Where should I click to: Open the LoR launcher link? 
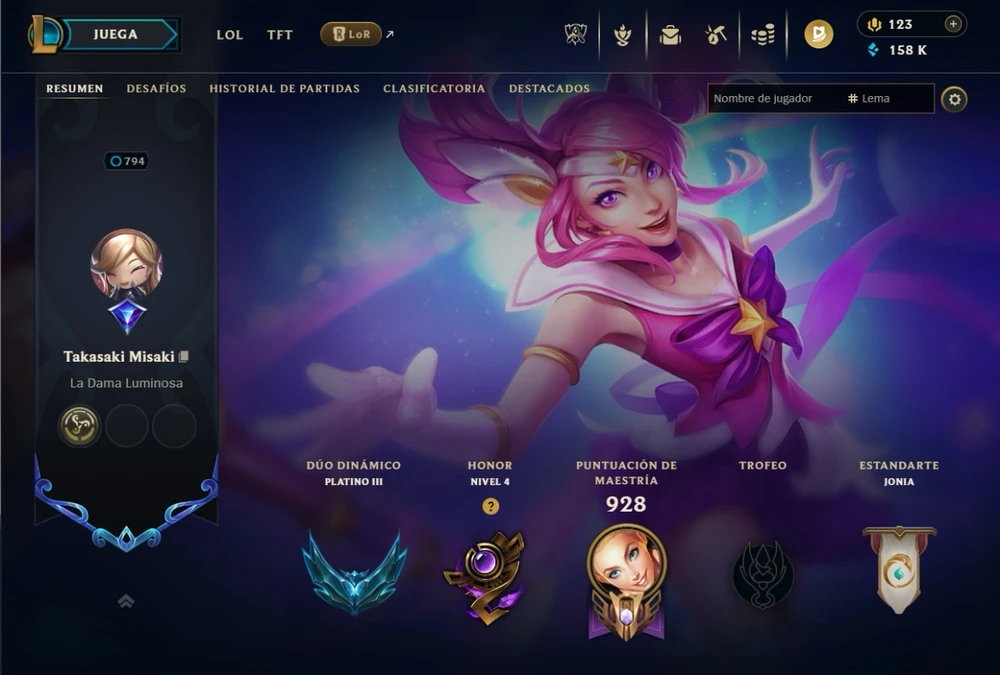[x=351, y=34]
